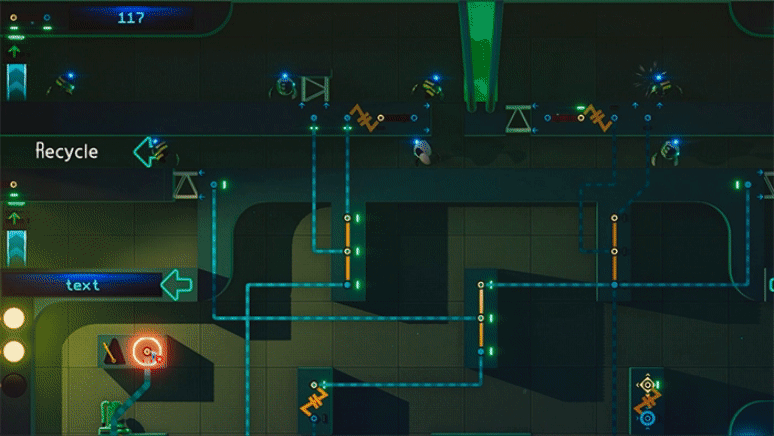This screenshot has width=774, height=436.
Task: Click the green arrow beside Recycle
Action: (x=148, y=152)
